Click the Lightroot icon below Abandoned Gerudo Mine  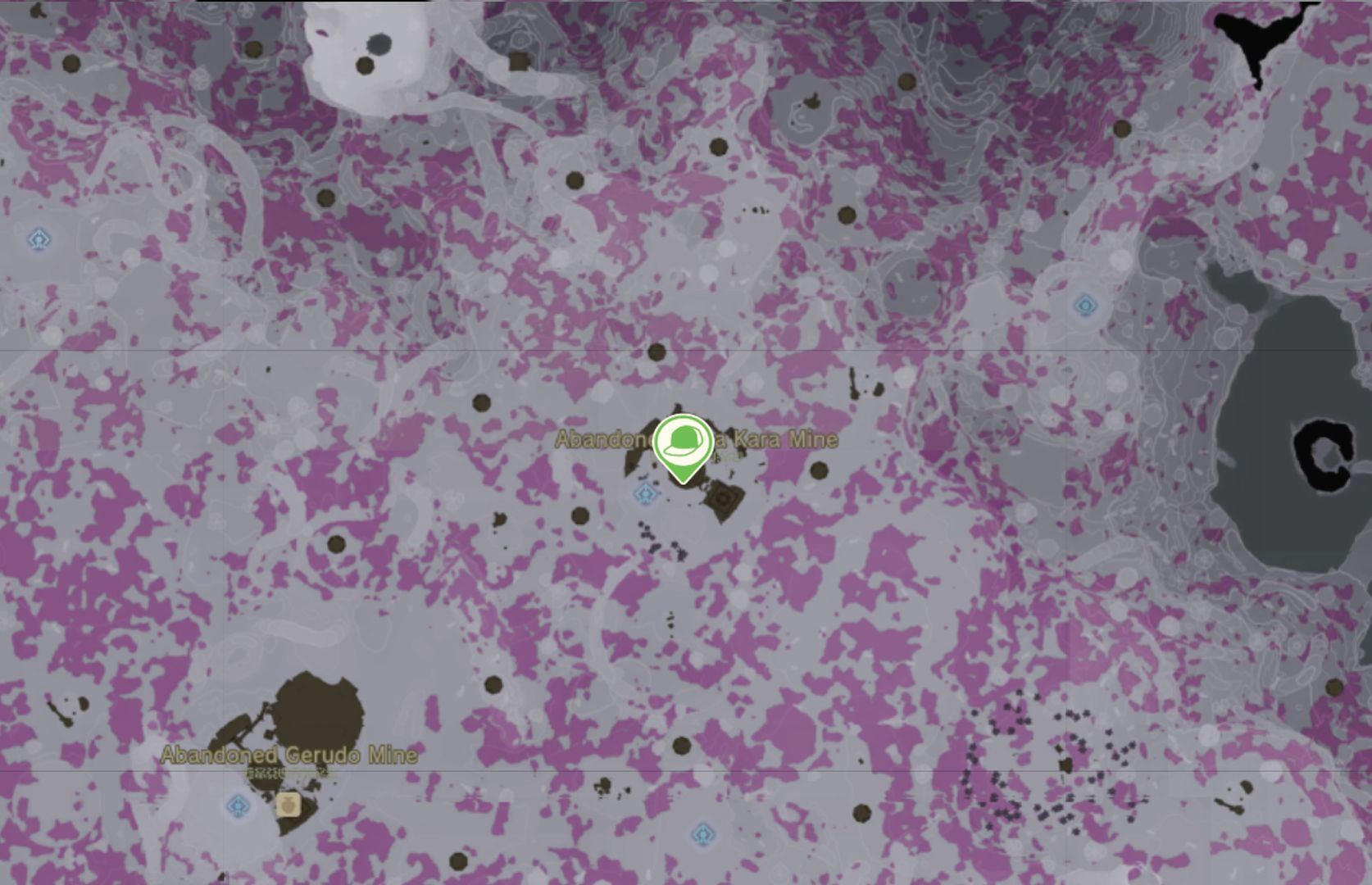click(x=236, y=806)
